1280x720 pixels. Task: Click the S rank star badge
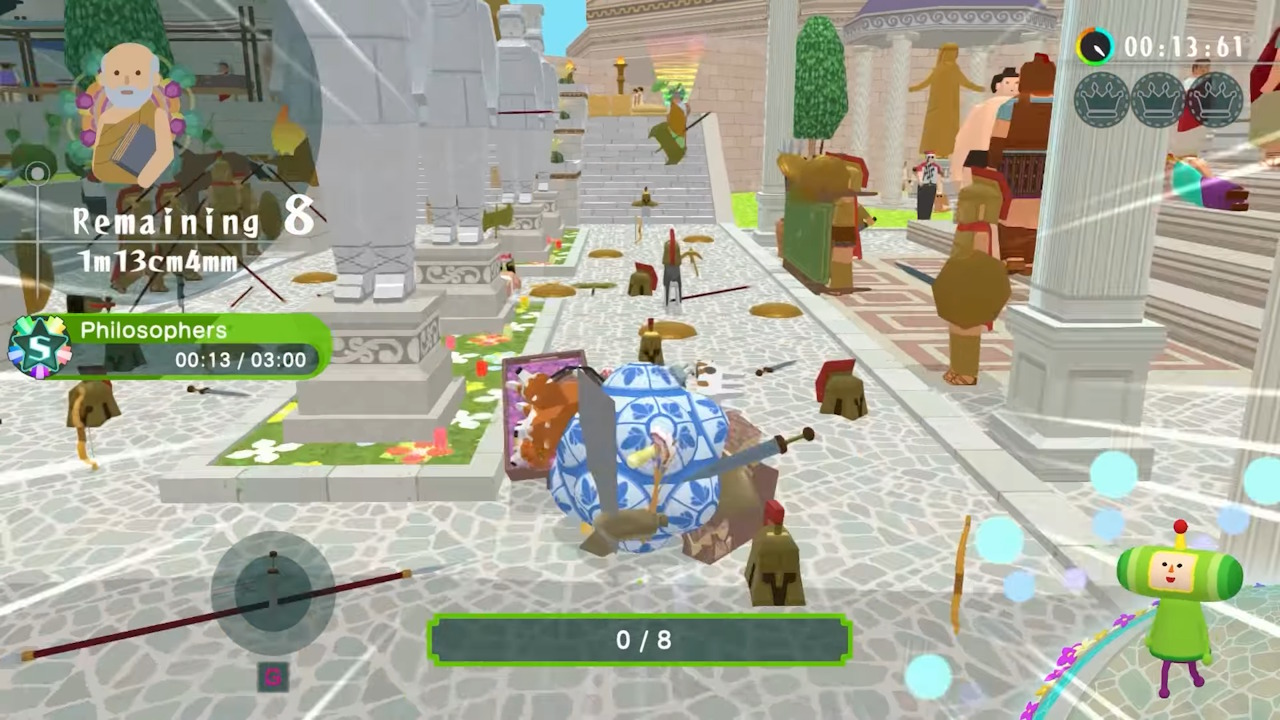pos(38,347)
